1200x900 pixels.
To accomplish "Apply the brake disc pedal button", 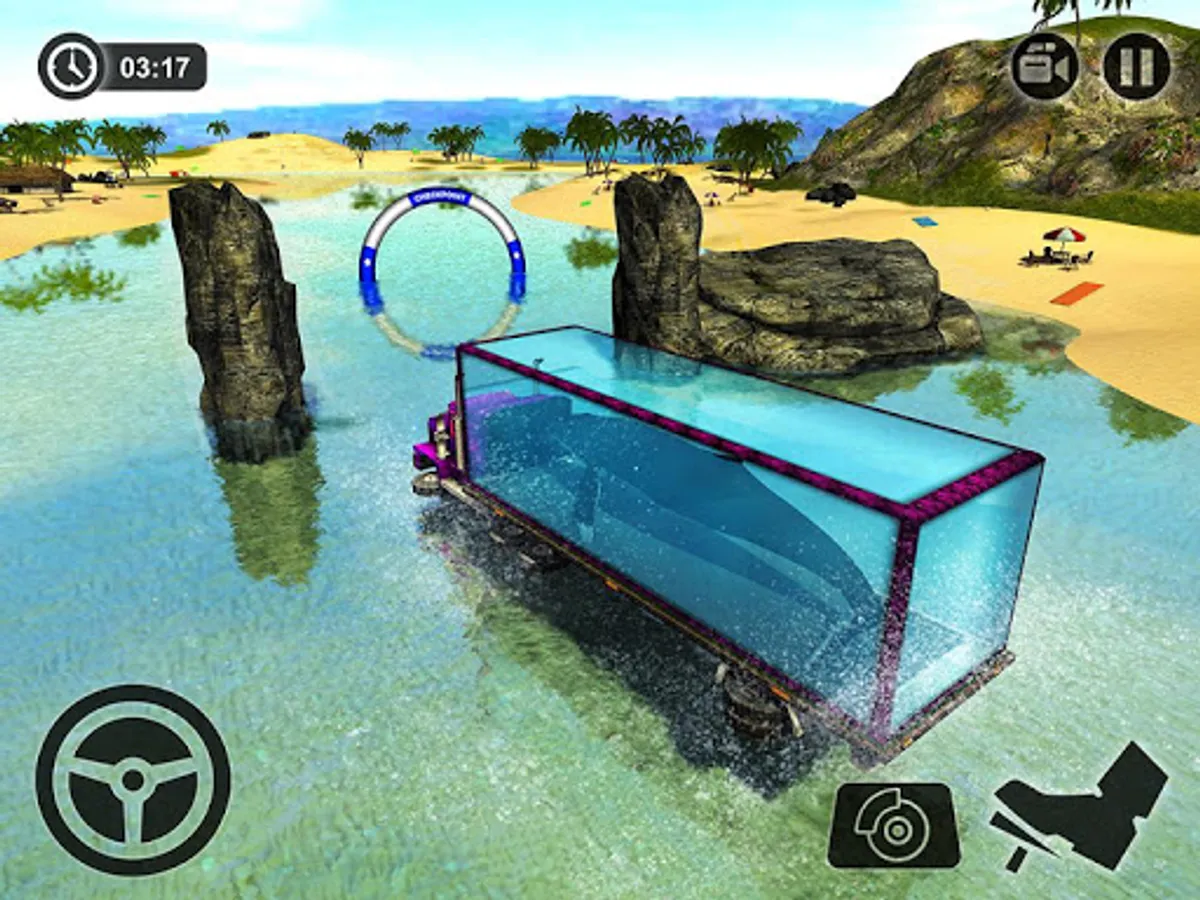I will pos(893,825).
